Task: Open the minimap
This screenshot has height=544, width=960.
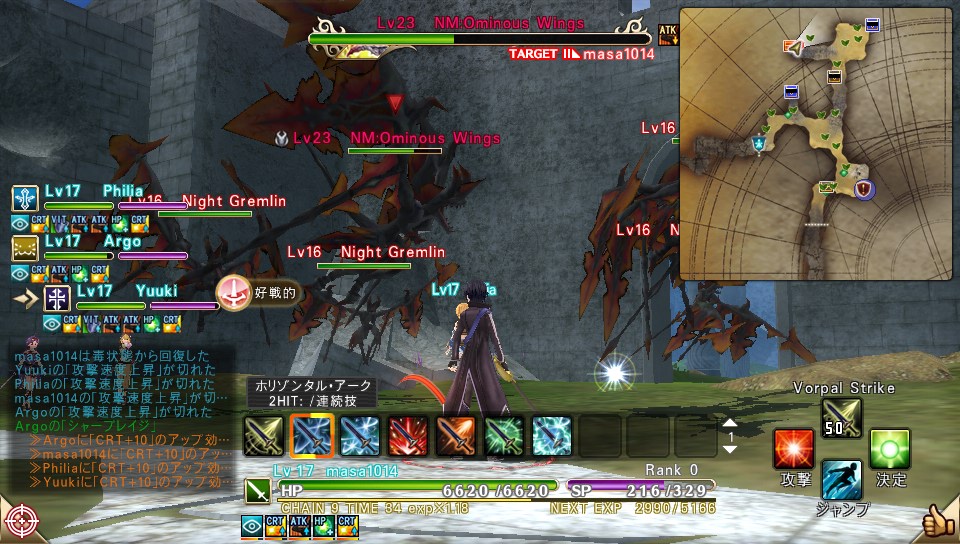Action: click(x=815, y=143)
